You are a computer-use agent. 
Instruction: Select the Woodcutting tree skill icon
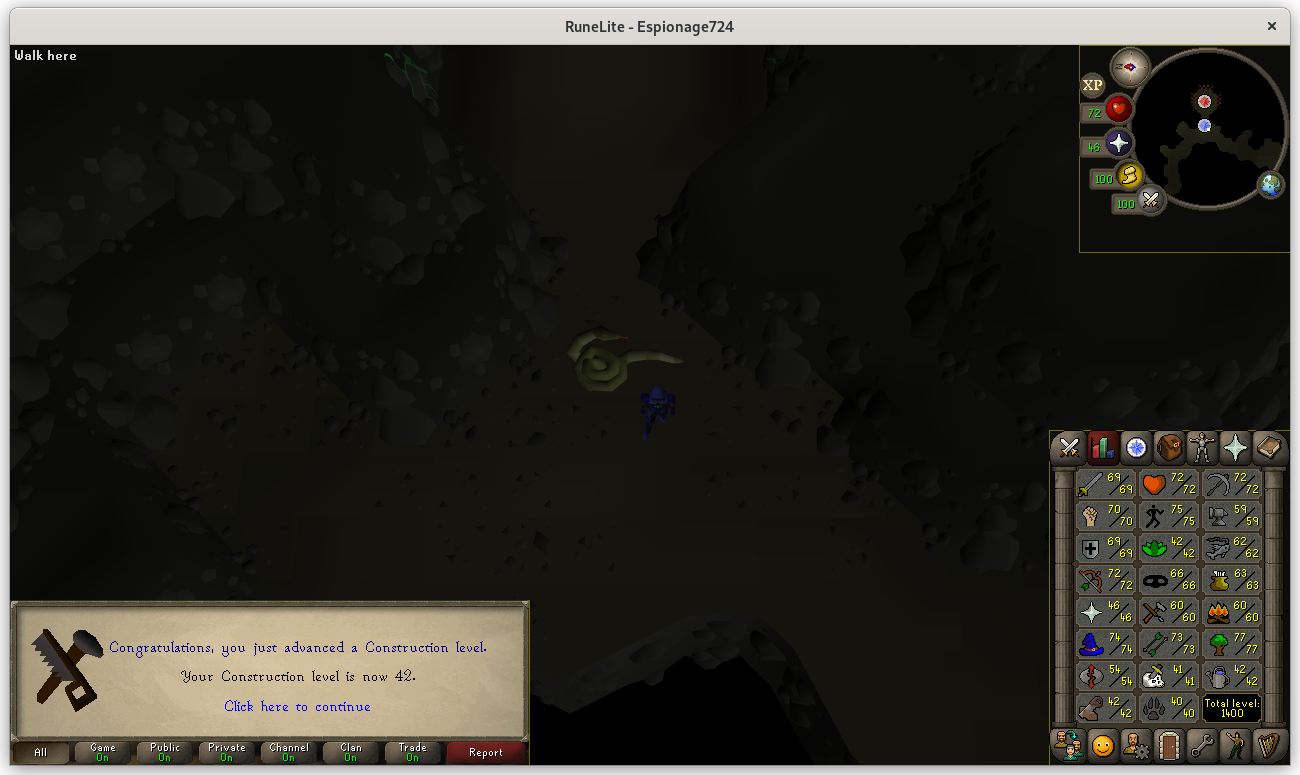tap(1231, 644)
